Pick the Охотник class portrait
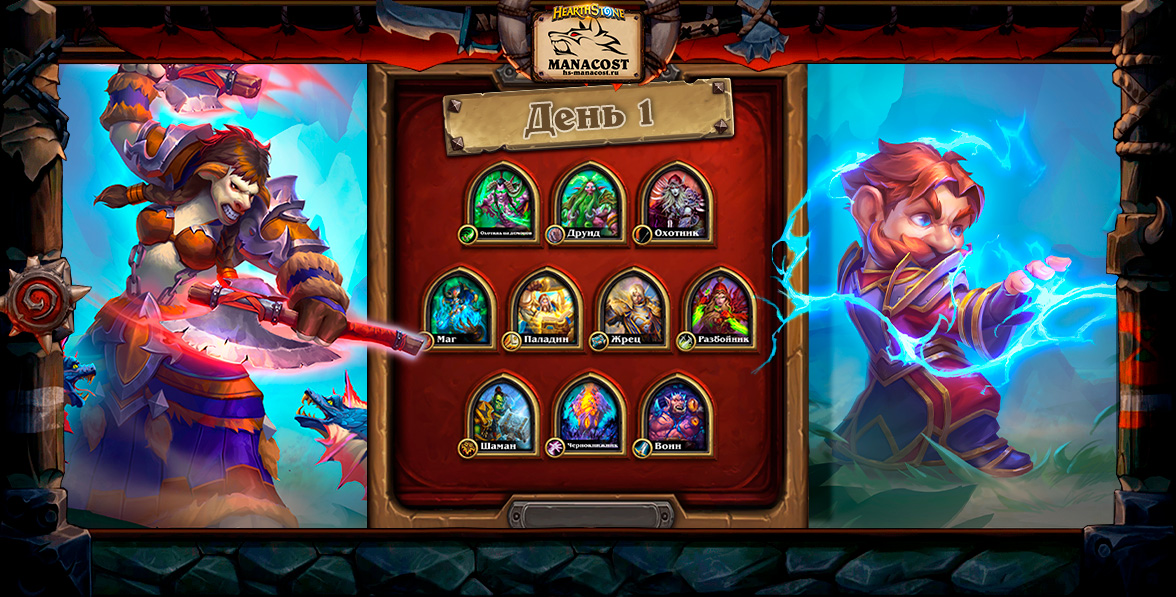 click(x=677, y=200)
